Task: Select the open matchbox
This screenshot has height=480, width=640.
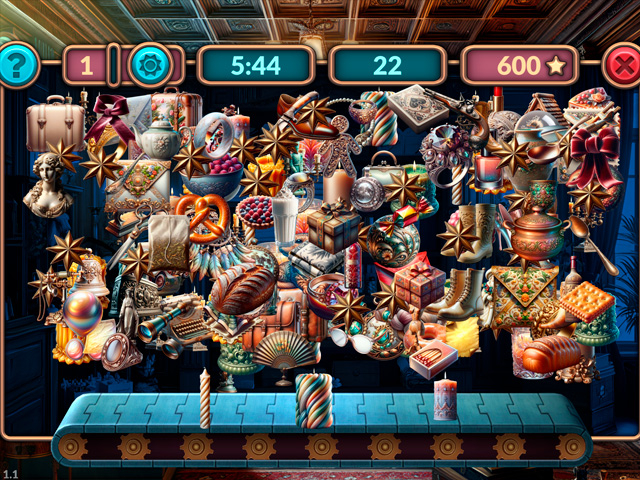Action: click(433, 359)
